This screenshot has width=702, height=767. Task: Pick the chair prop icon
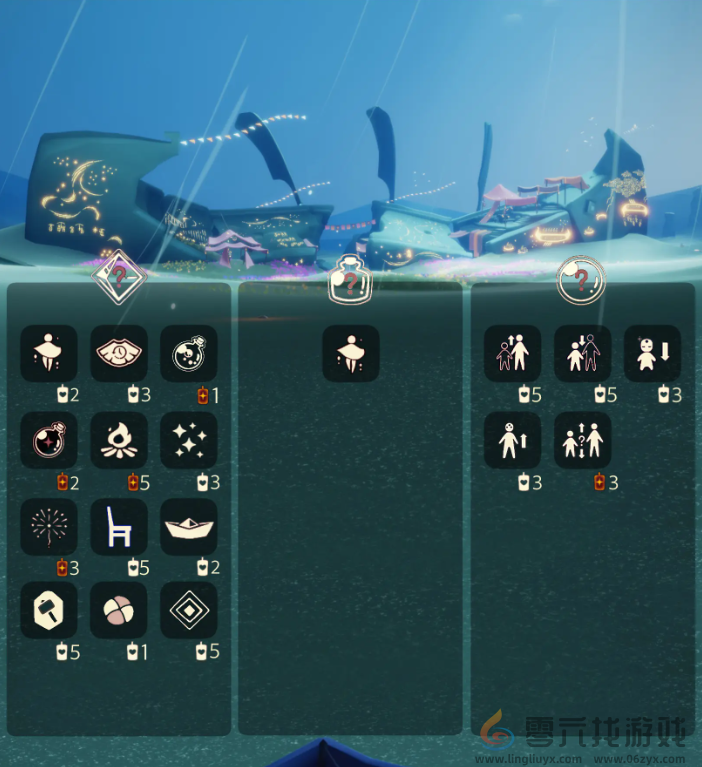pyautogui.click(x=119, y=527)
